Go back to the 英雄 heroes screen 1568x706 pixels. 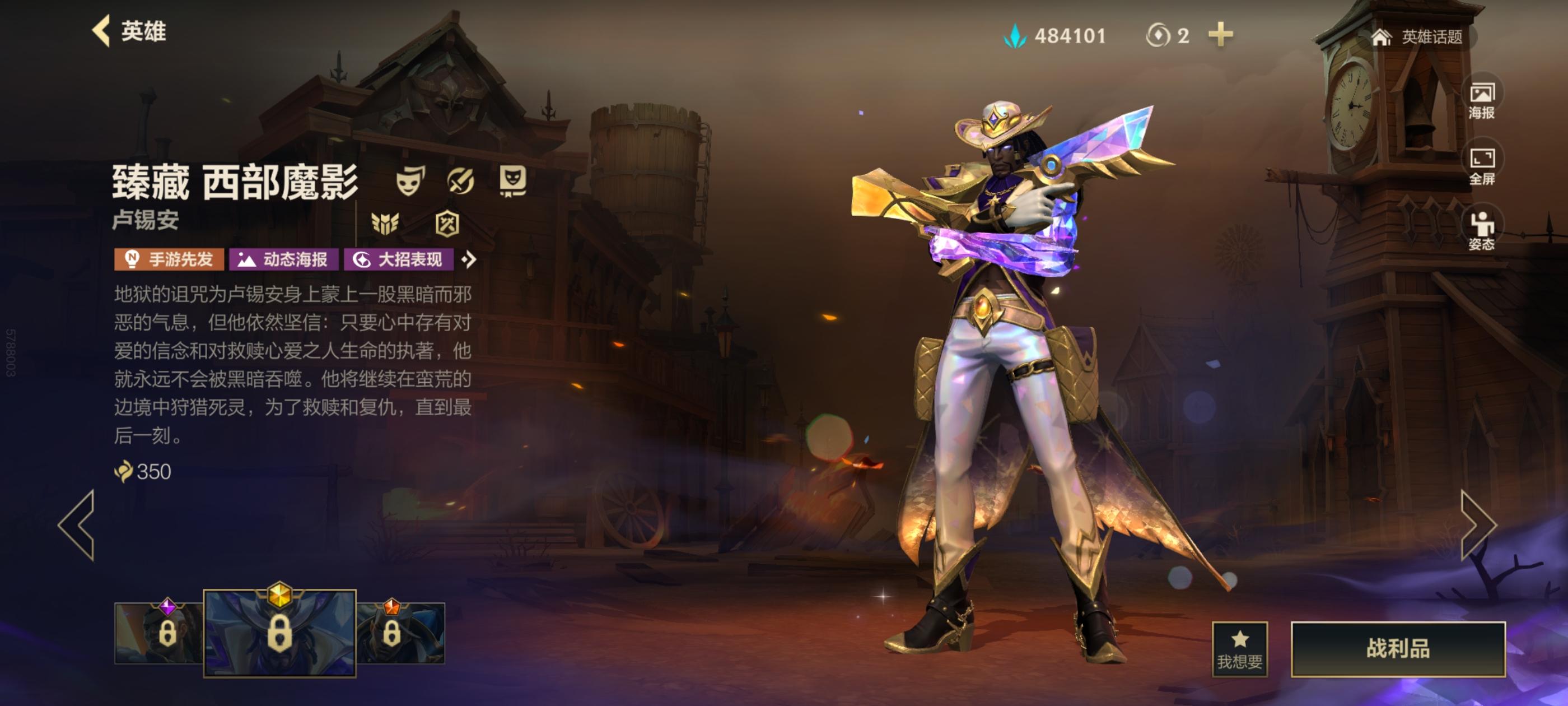point(129,31)
